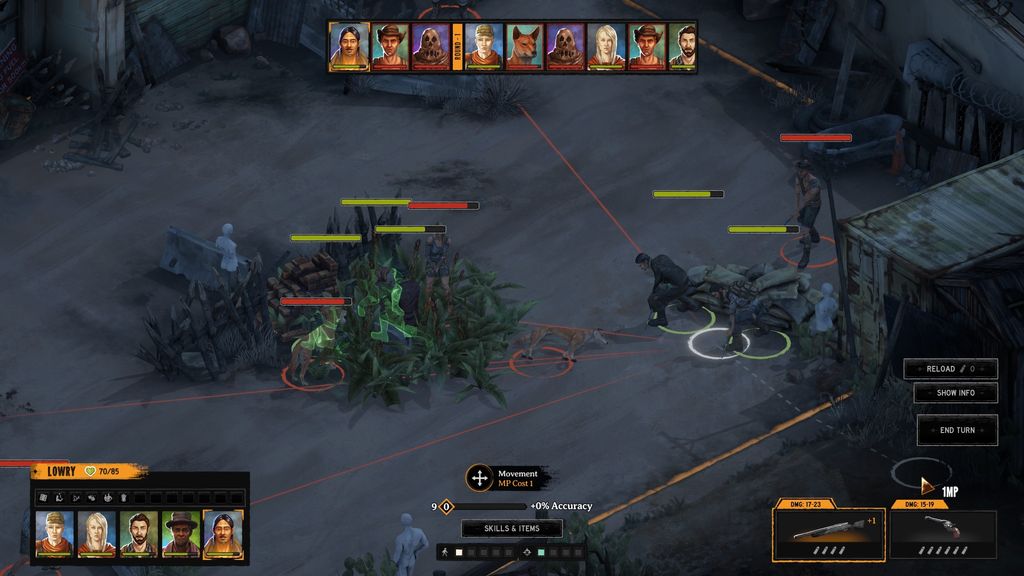Select the capped soldier party portrait
The width and height of the screenshot is (1024, 576).
(55, 534)
